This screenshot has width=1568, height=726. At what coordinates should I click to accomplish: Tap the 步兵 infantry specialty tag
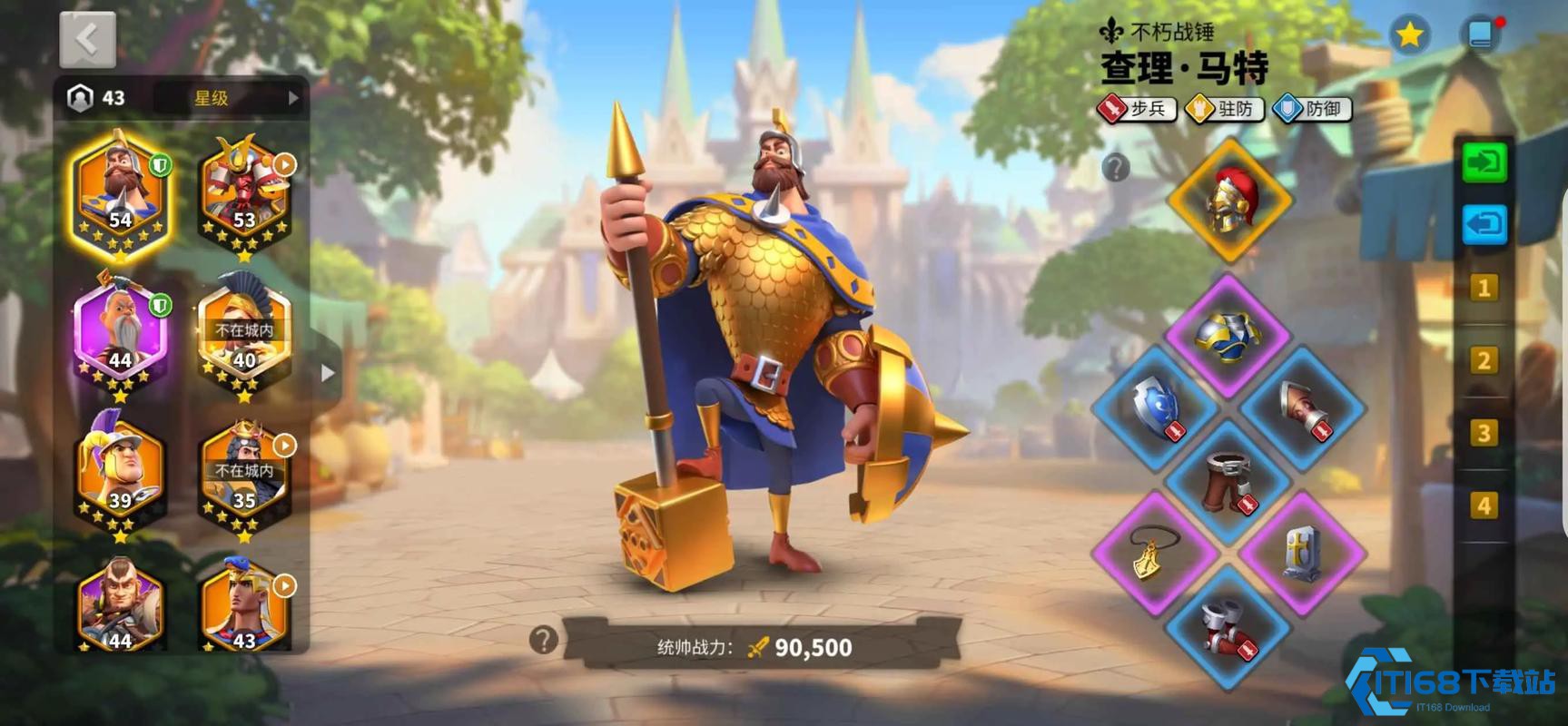point(1135,110)
